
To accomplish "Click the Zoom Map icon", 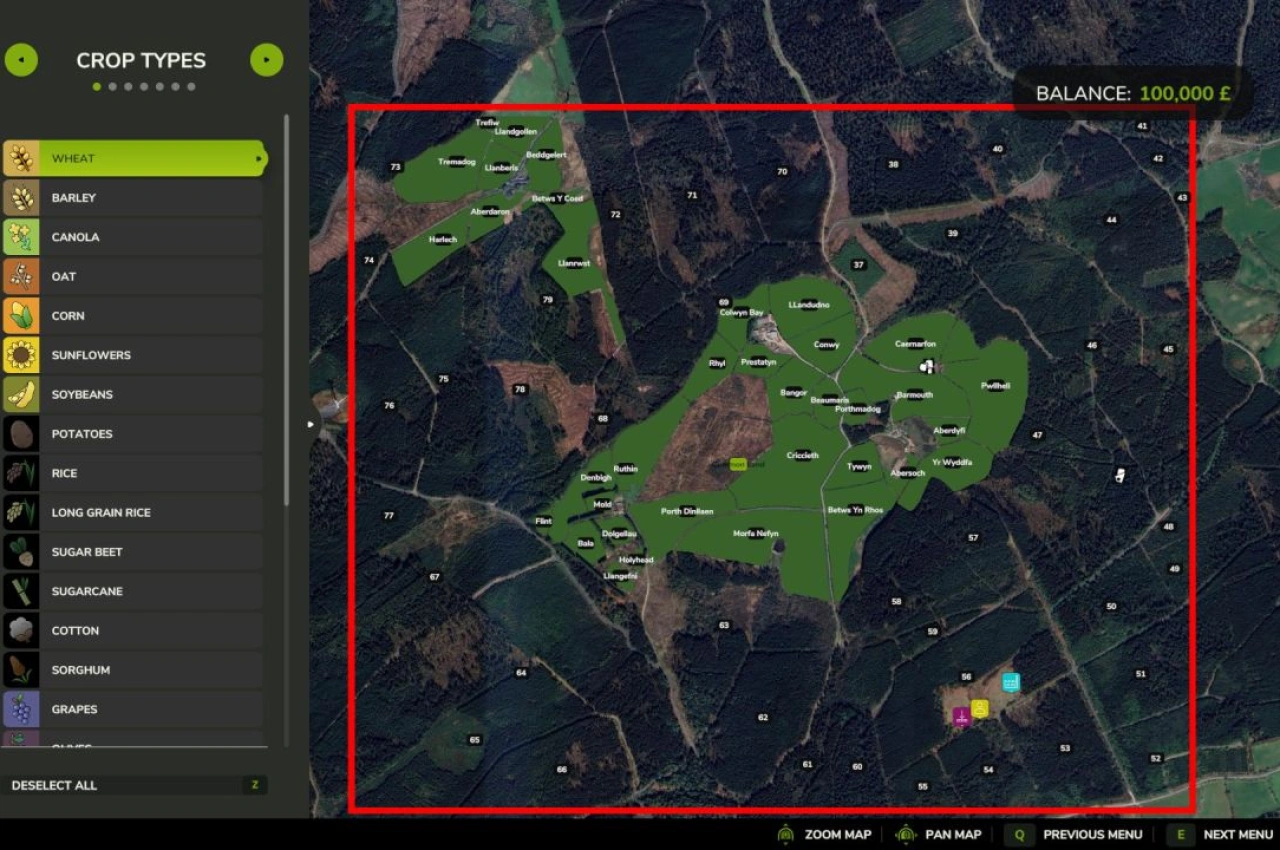I will pos(789,834).
